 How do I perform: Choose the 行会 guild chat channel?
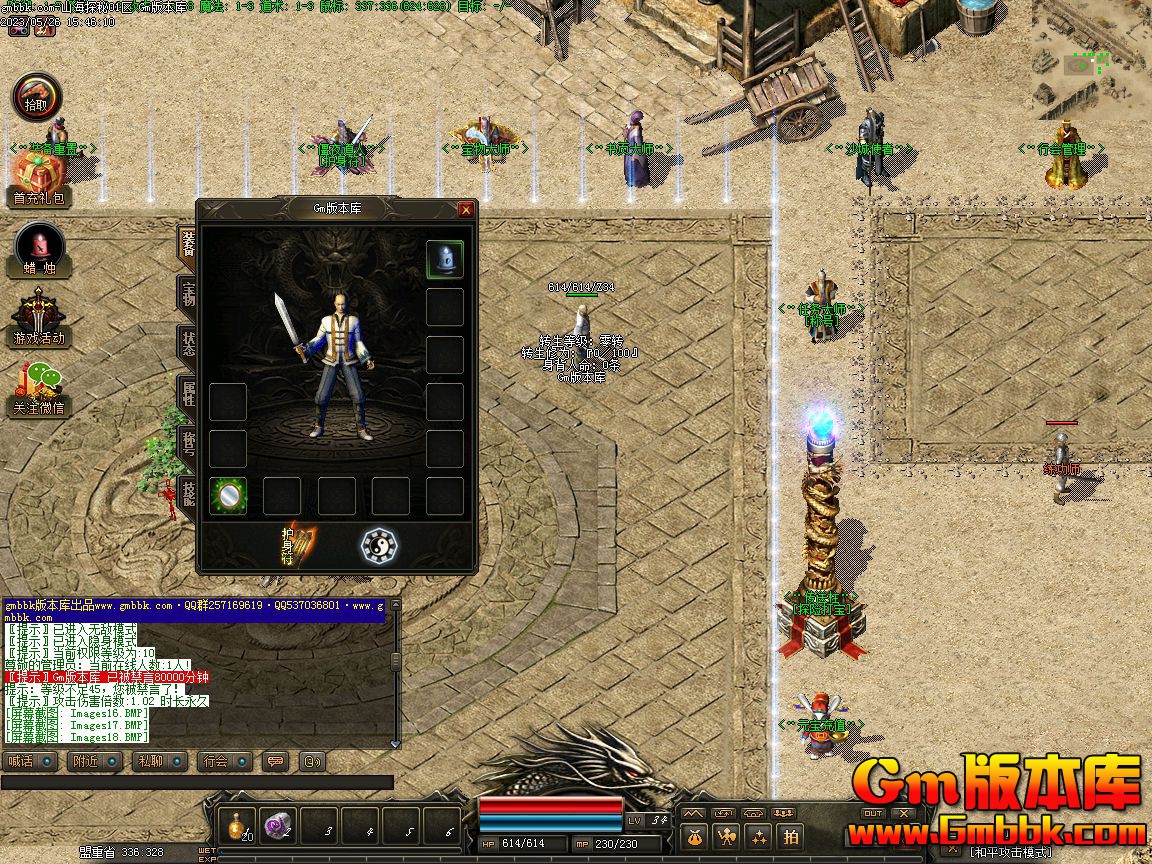(x=224, y=761)
